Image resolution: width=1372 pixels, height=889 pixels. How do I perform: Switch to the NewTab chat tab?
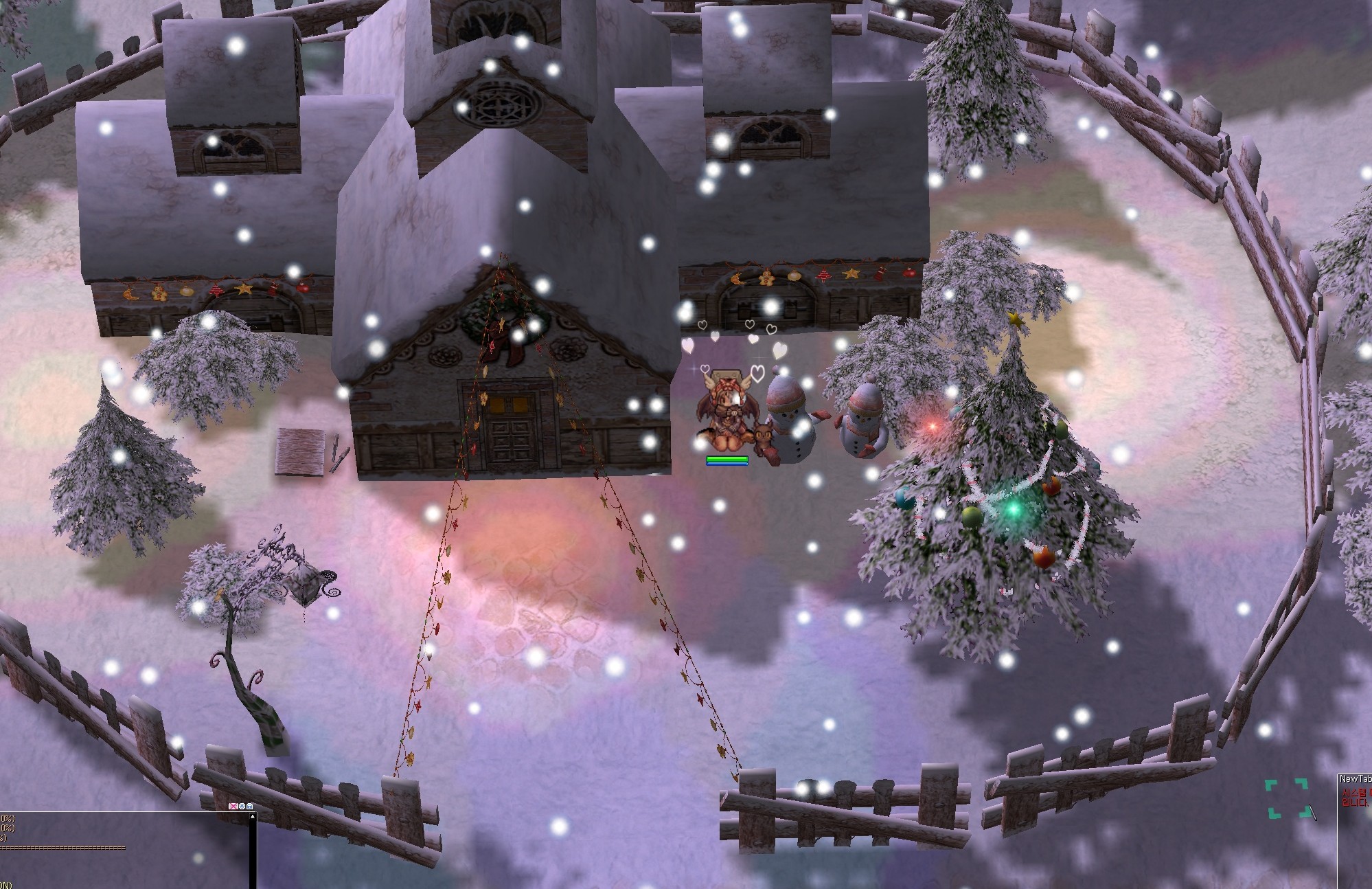coord(1356,779)
